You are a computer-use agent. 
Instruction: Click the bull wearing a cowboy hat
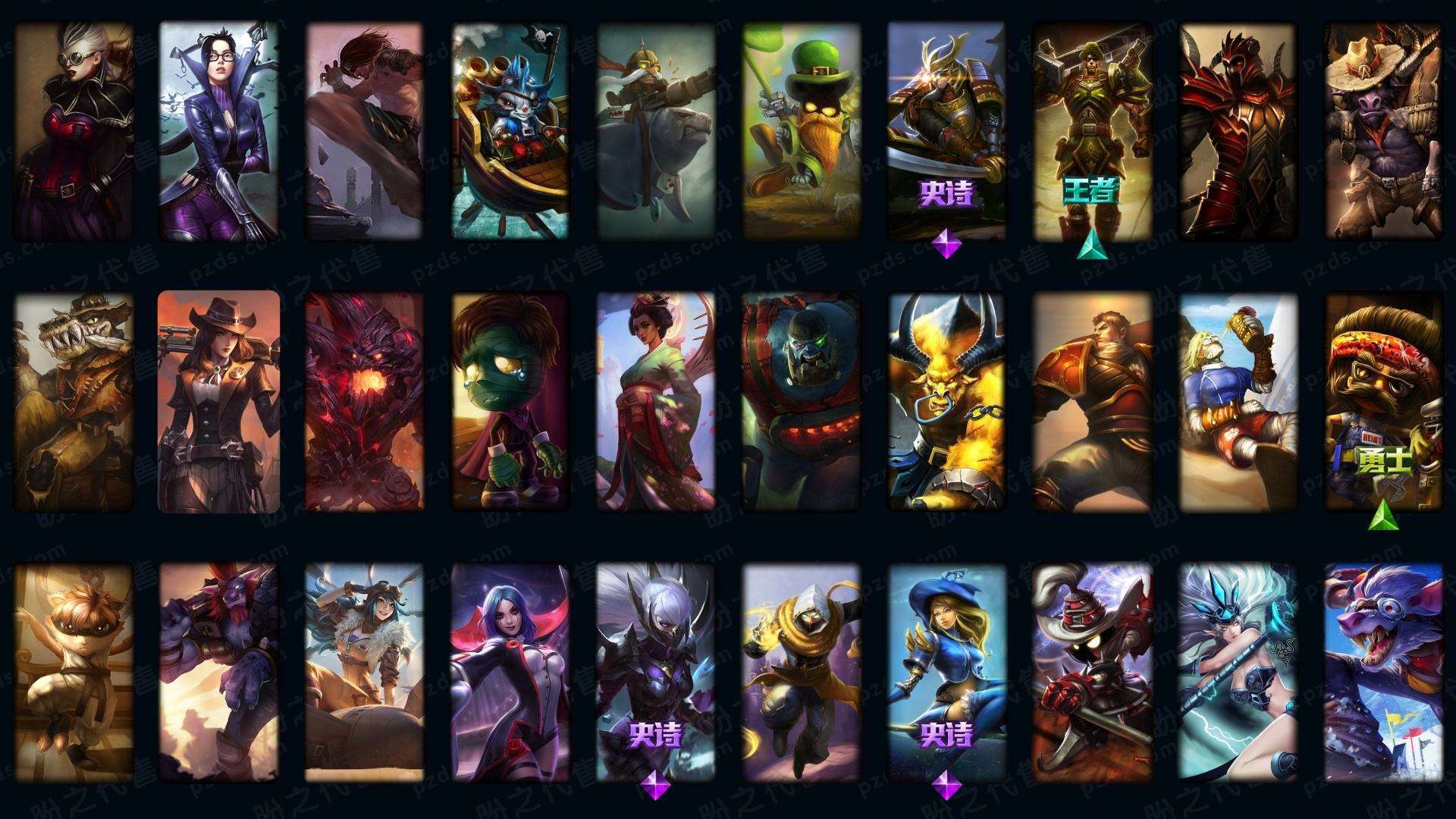point(1382,130)
